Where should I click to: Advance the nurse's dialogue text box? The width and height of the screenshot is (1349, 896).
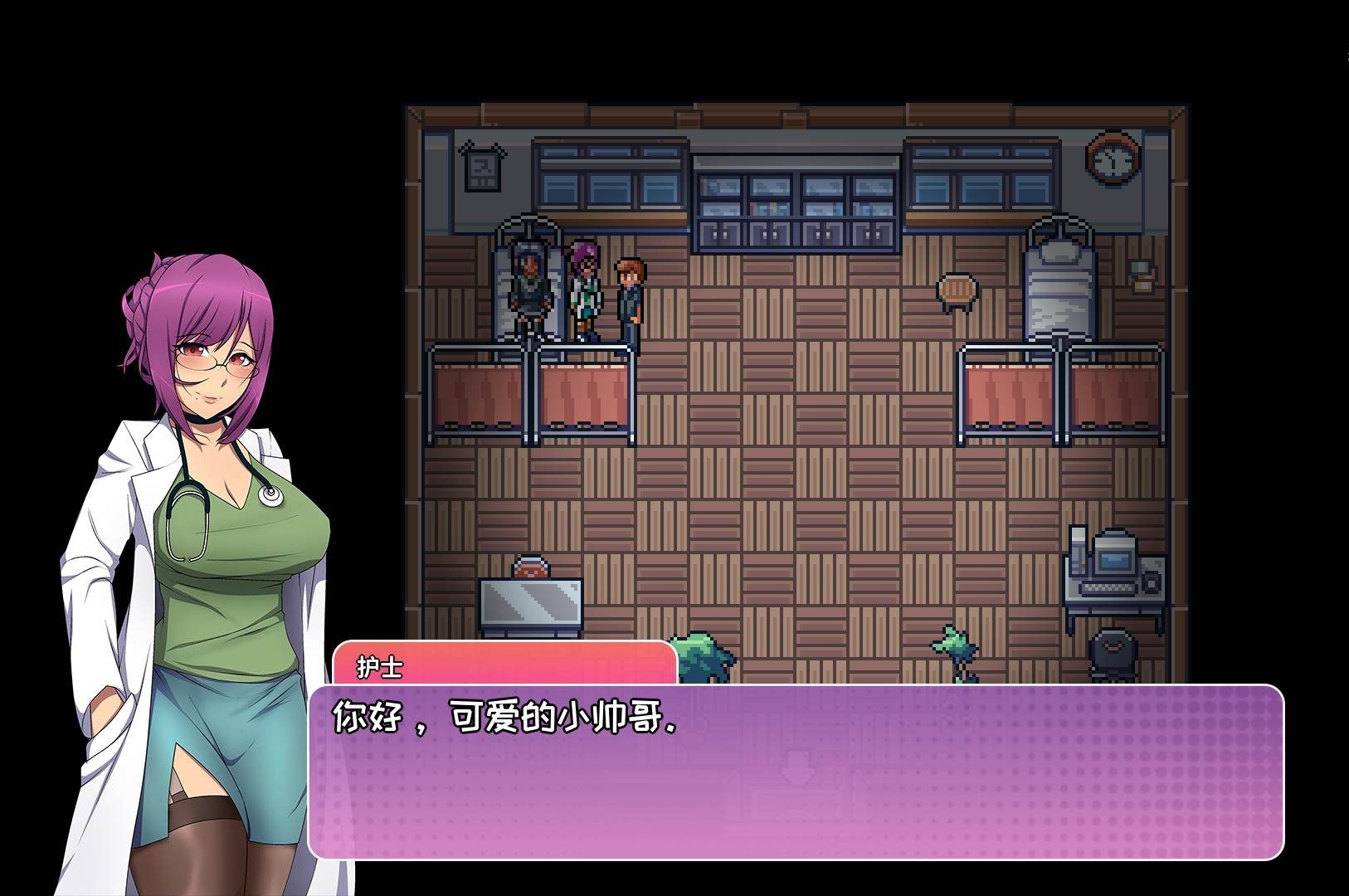click(795, 772)
